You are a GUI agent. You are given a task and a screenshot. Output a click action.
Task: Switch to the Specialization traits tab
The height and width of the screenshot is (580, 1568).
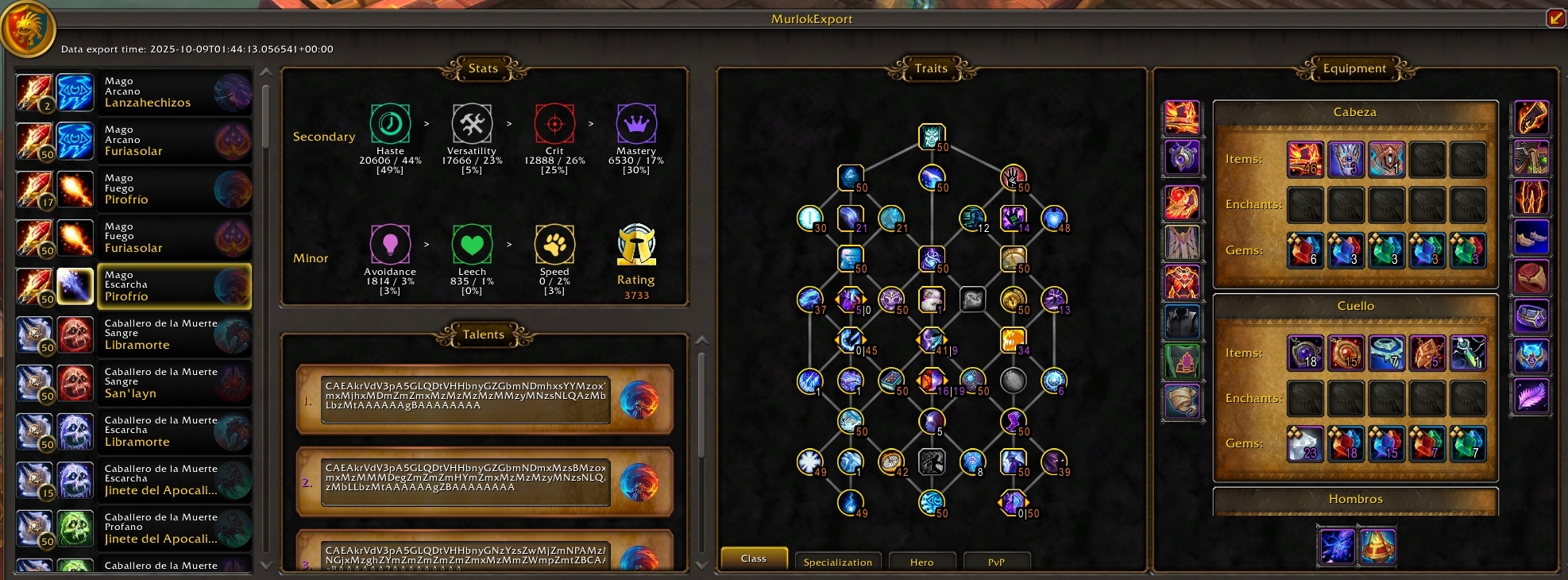[837, 562]
